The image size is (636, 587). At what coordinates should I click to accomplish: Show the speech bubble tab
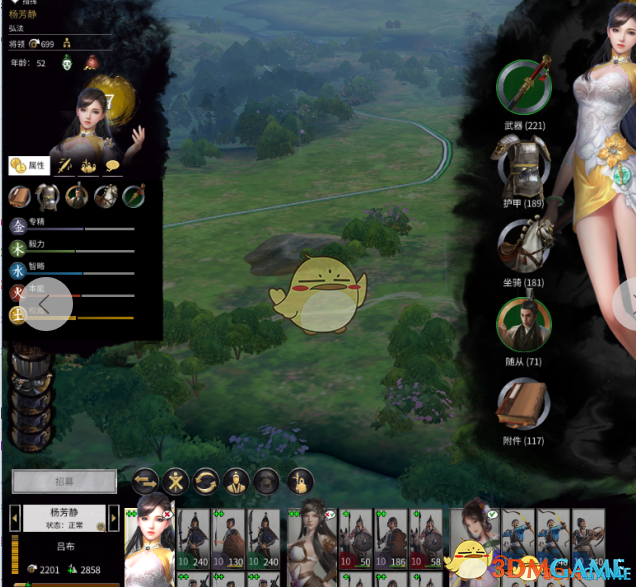[x=112, y=166]
